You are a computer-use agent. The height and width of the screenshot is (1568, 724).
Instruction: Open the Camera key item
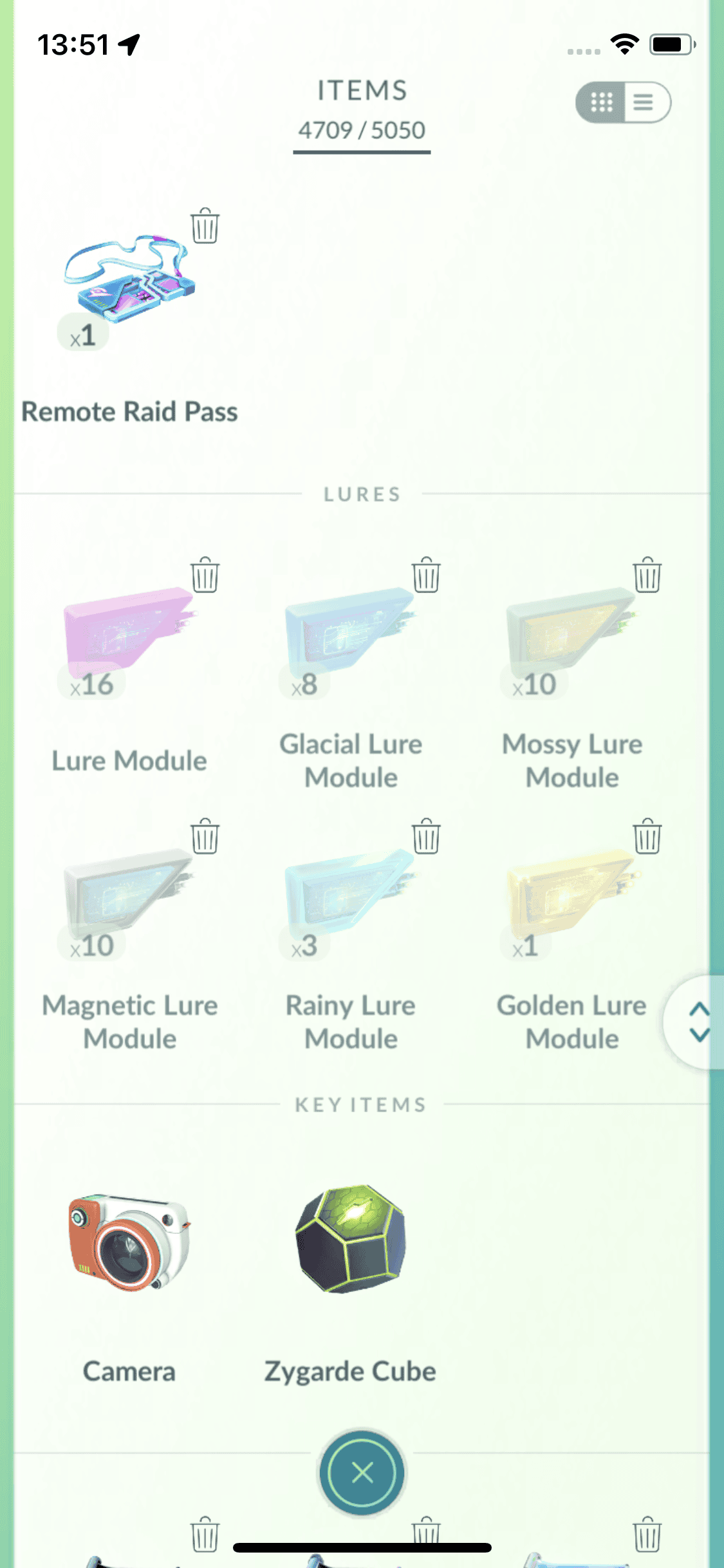pyautogui.click(x=129, y=1242)
